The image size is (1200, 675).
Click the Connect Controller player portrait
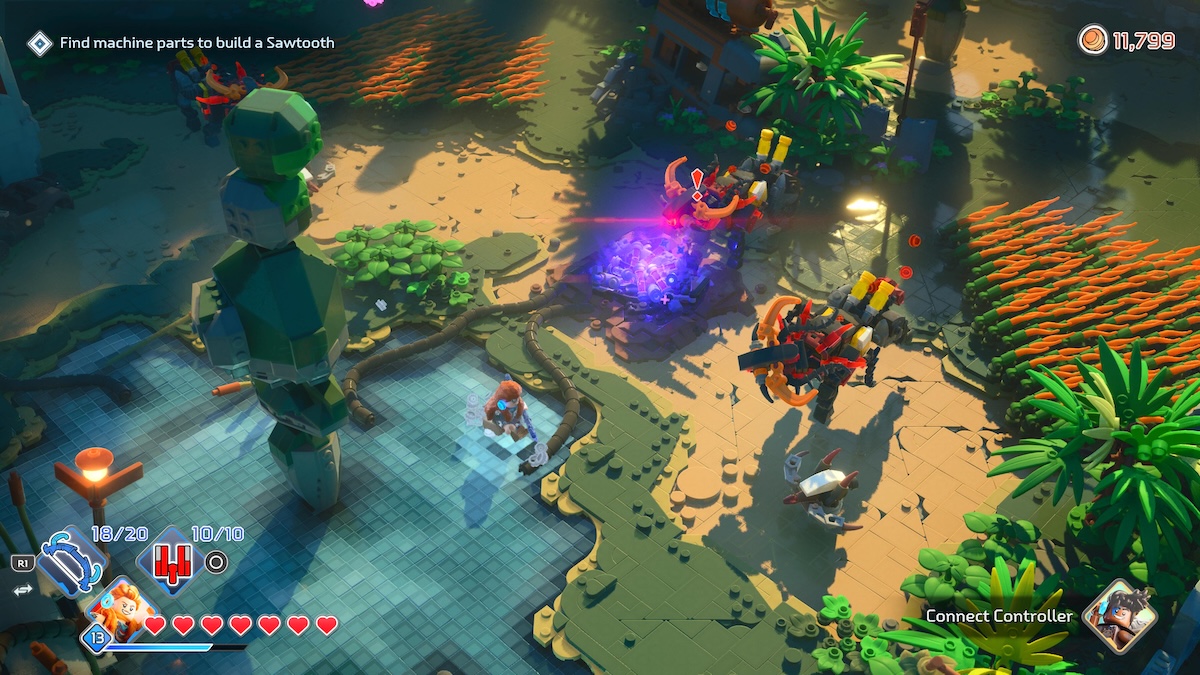point(1119,615)
